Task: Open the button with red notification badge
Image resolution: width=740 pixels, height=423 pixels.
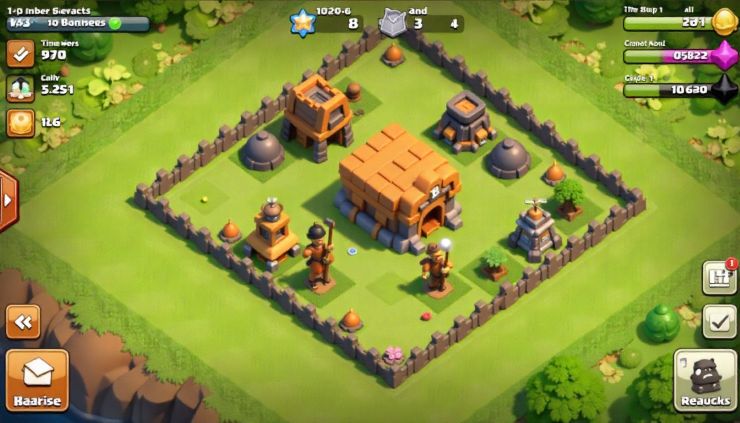Action: coord(719,277)
